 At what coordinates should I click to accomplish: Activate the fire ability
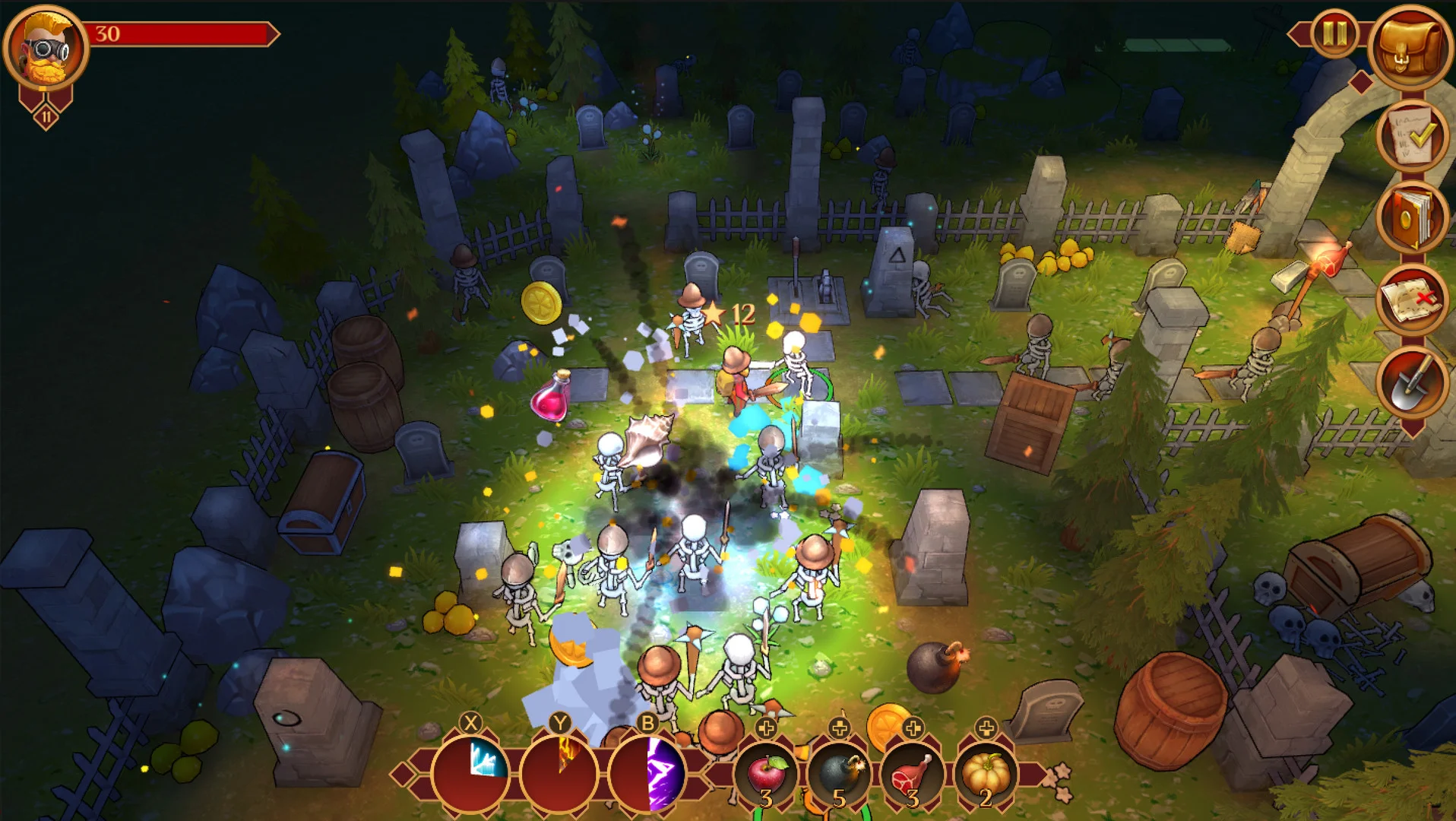(560, 774)
